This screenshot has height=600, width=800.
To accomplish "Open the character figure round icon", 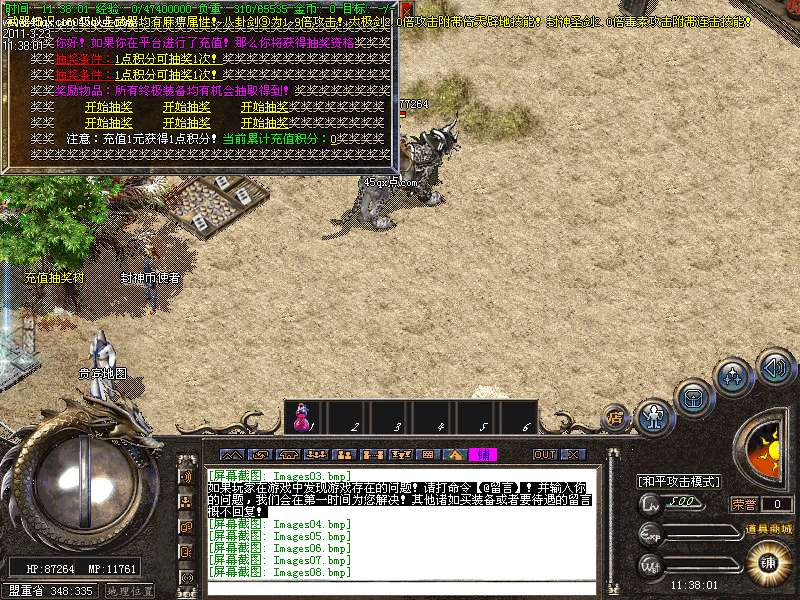I will pos(656,415).
